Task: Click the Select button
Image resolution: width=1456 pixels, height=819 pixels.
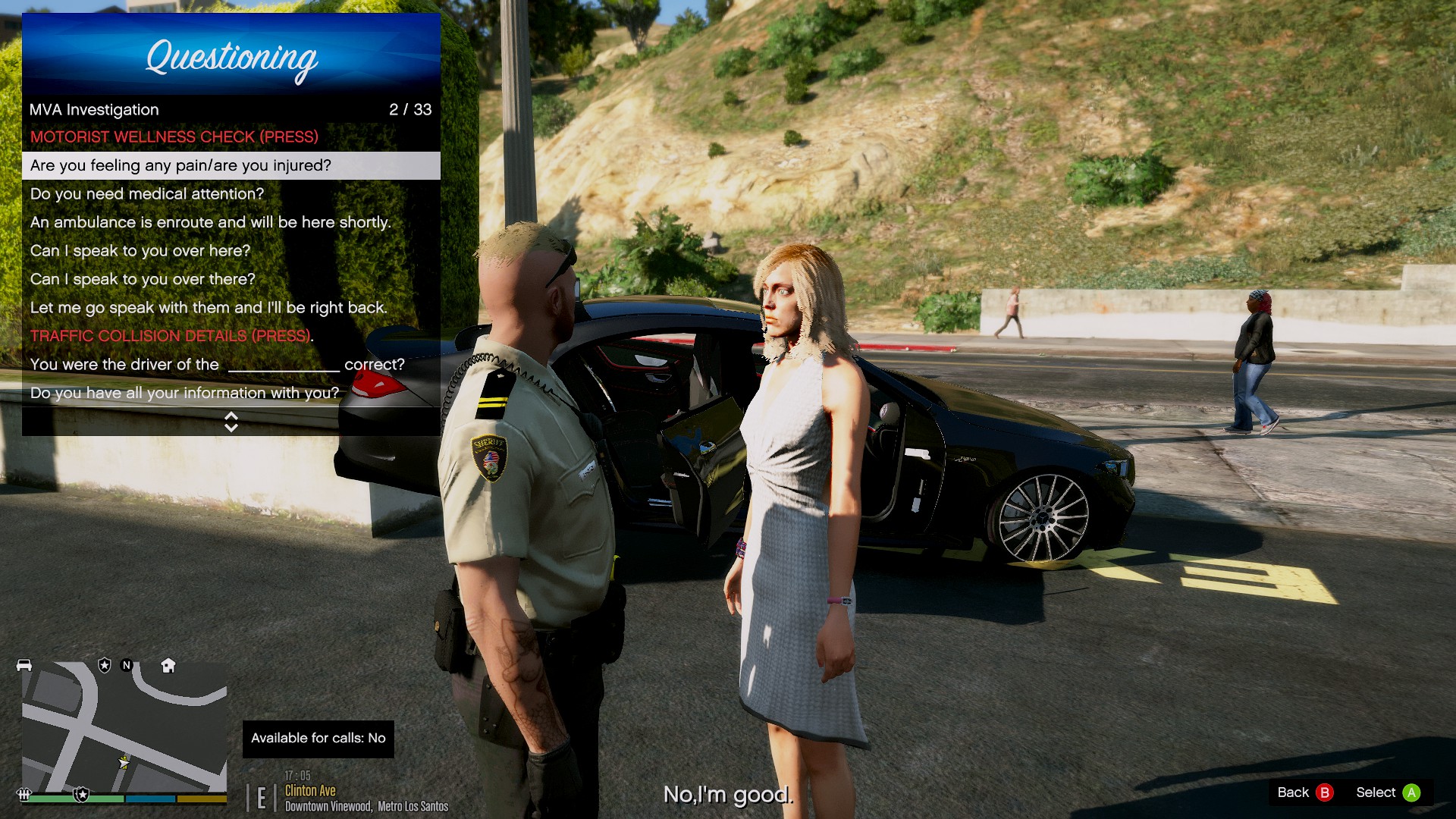Action: pos(1388,792)
